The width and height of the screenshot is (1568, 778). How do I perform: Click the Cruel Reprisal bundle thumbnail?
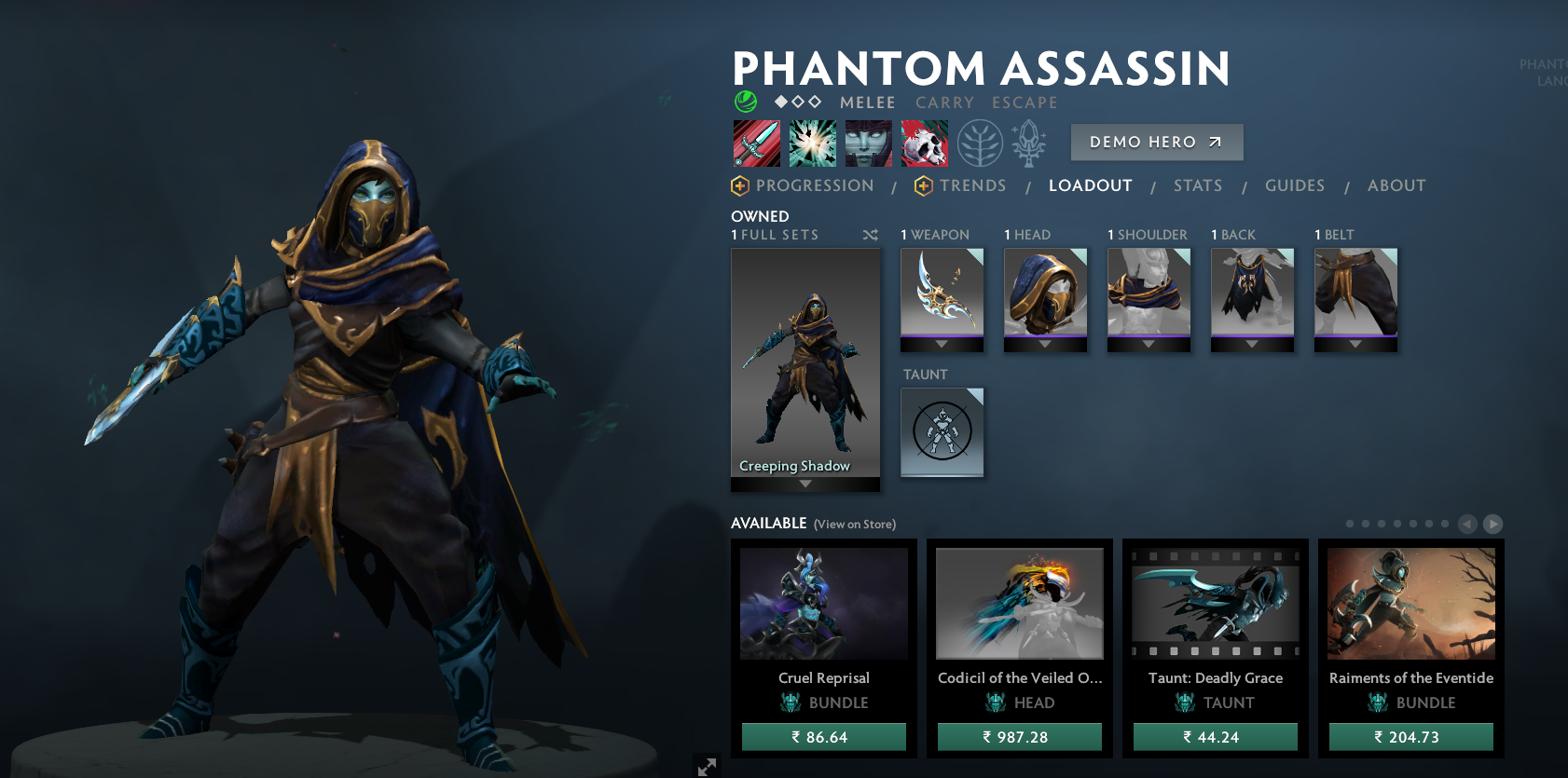(x=823, y=603)
